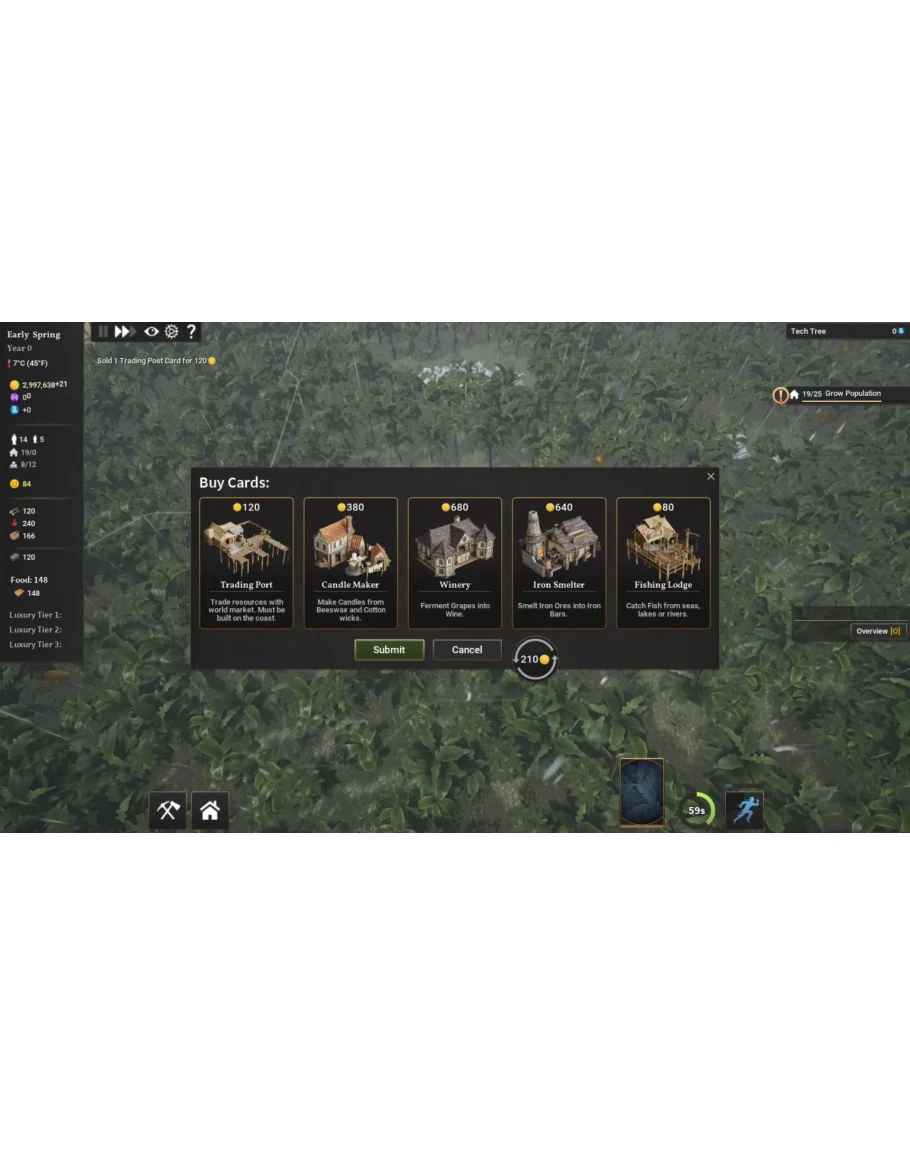910x1155 pixels.
Task: Select the Trading Port card
Action: click(x=246, y=562)
